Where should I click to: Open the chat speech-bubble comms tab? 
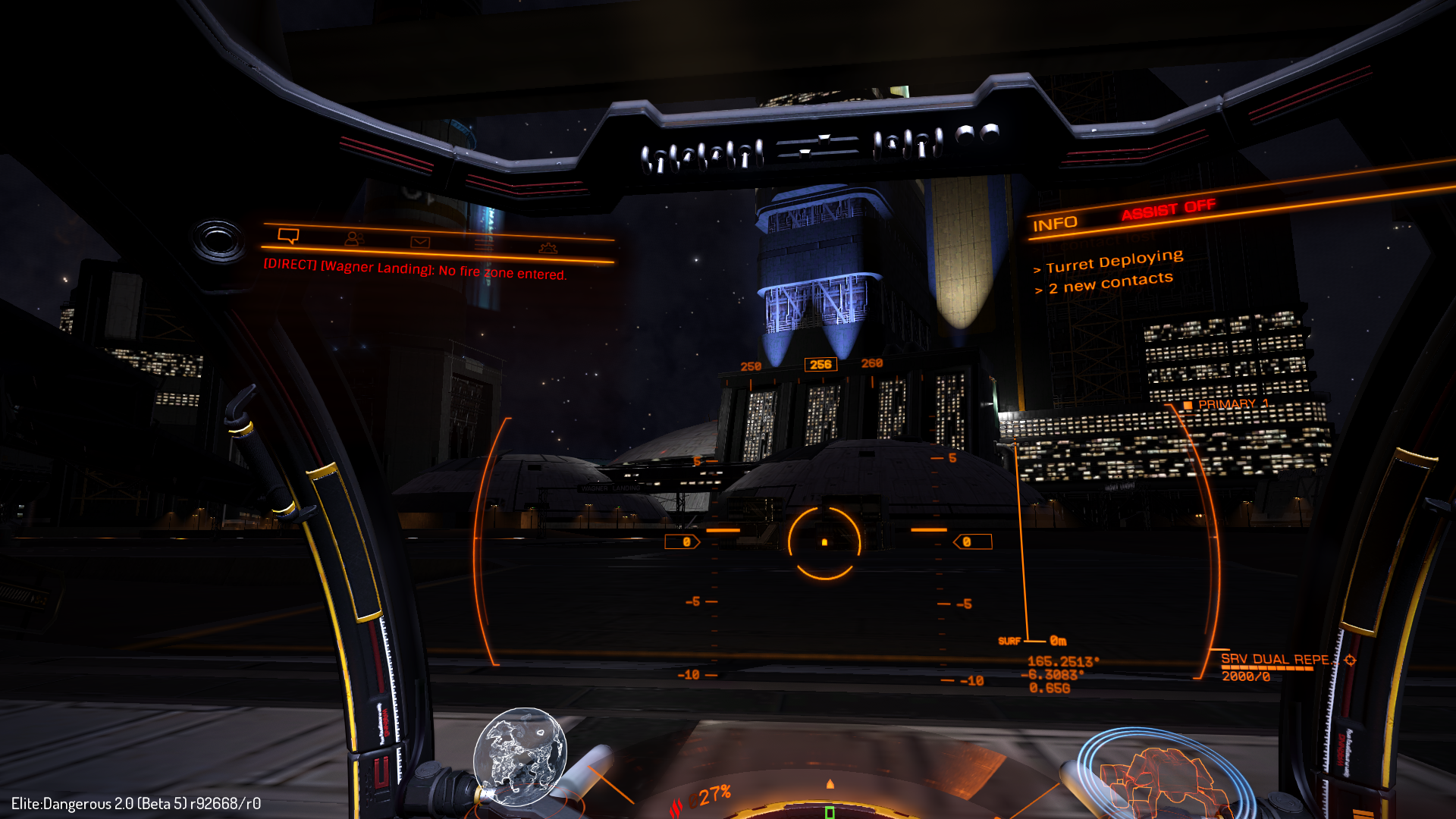click(x=288, y=236)
